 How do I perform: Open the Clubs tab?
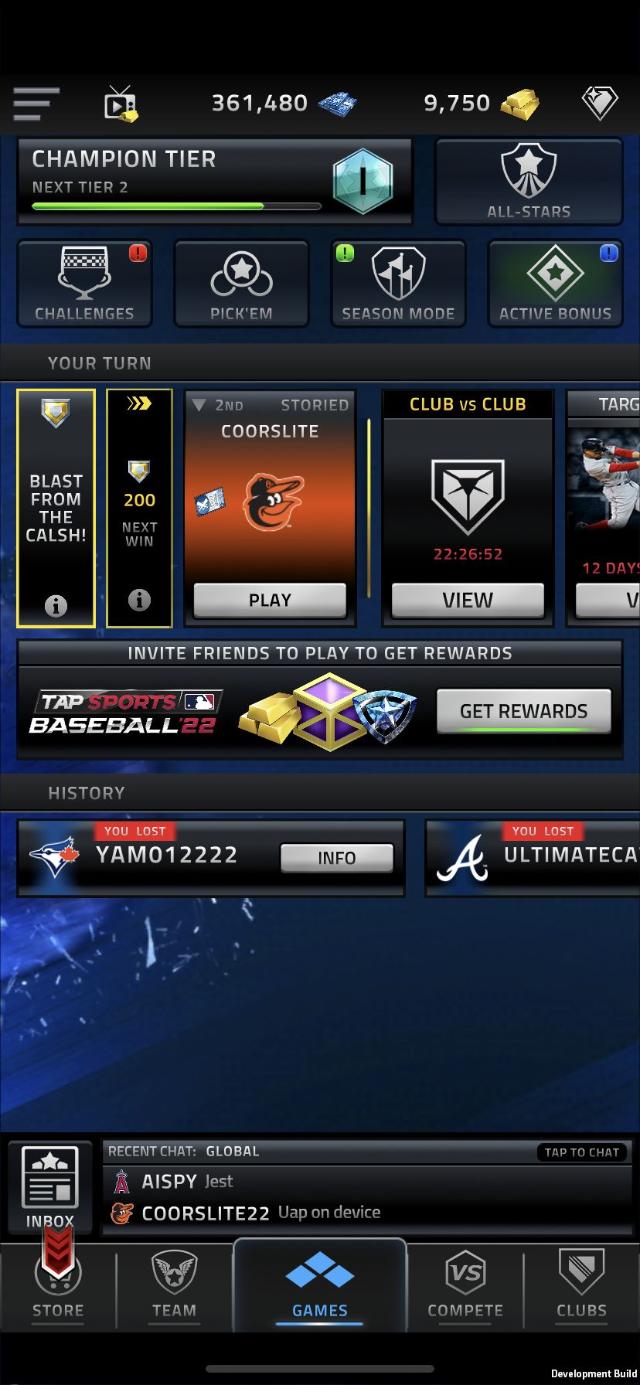tap(581, 1288)
